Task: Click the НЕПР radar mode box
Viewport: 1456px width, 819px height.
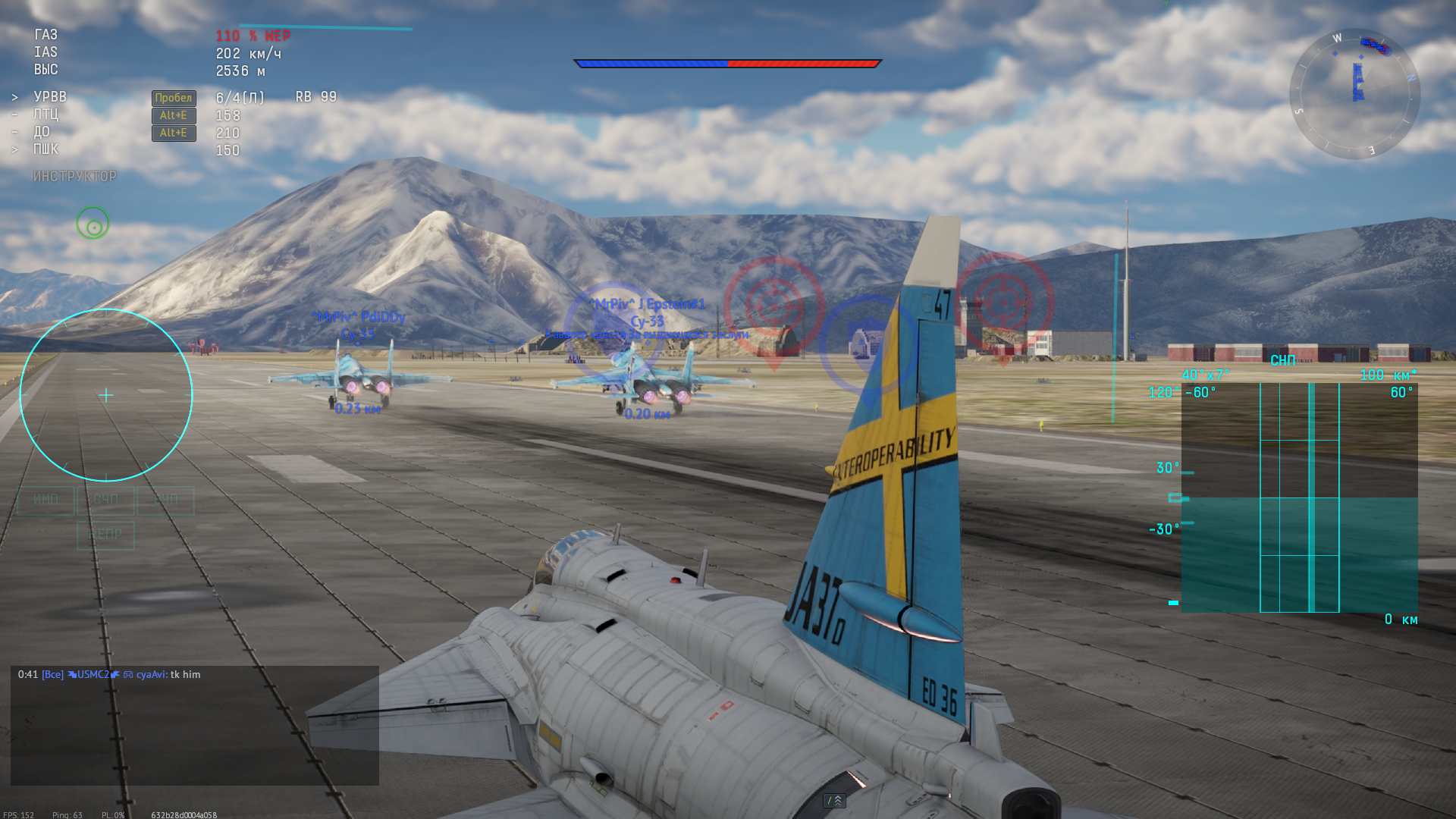Action: [x=105, y=535]
